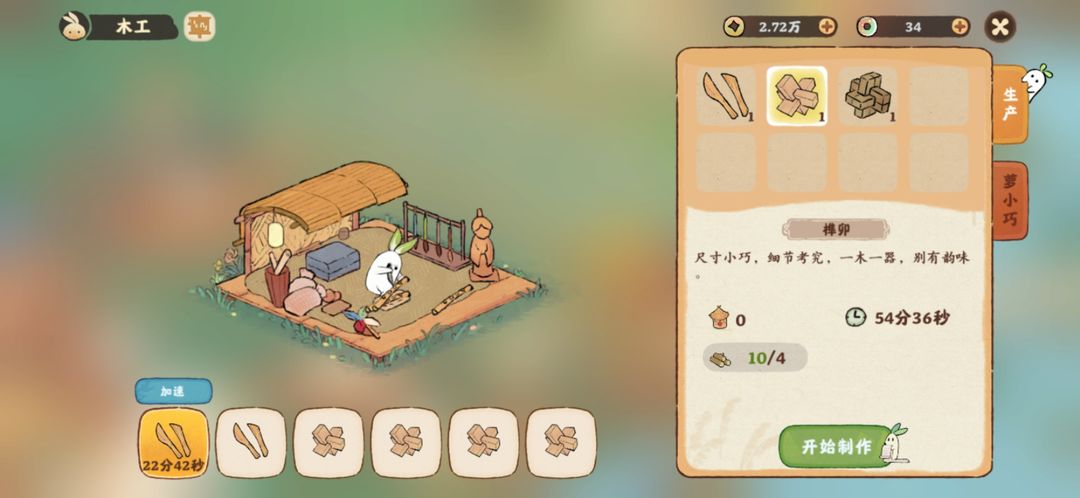Add more jade currency with plus button
This screenshot has width=1080, height=498.
[x=960, y=27]
